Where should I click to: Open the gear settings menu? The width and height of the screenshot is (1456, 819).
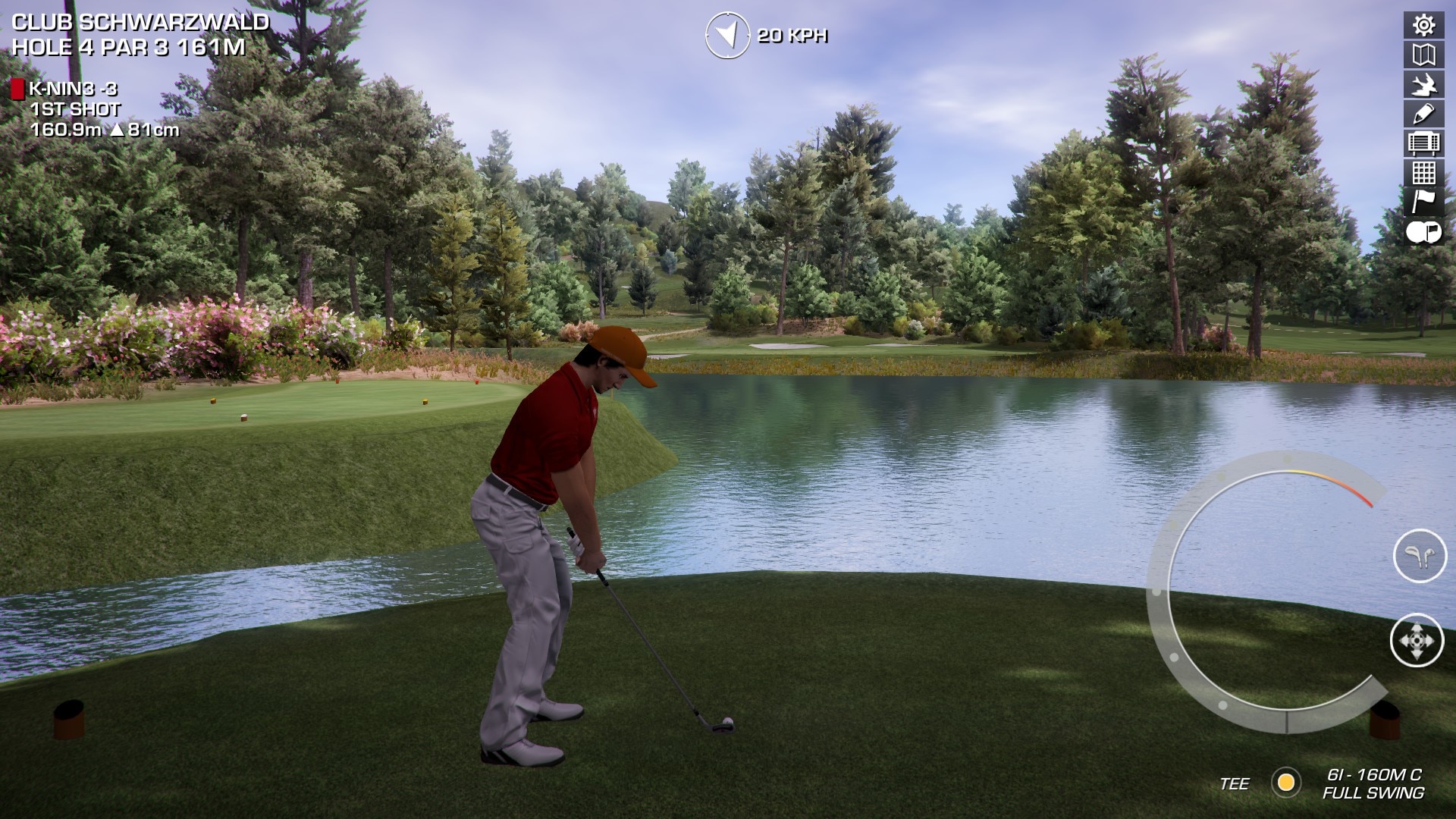[1423, 25]
